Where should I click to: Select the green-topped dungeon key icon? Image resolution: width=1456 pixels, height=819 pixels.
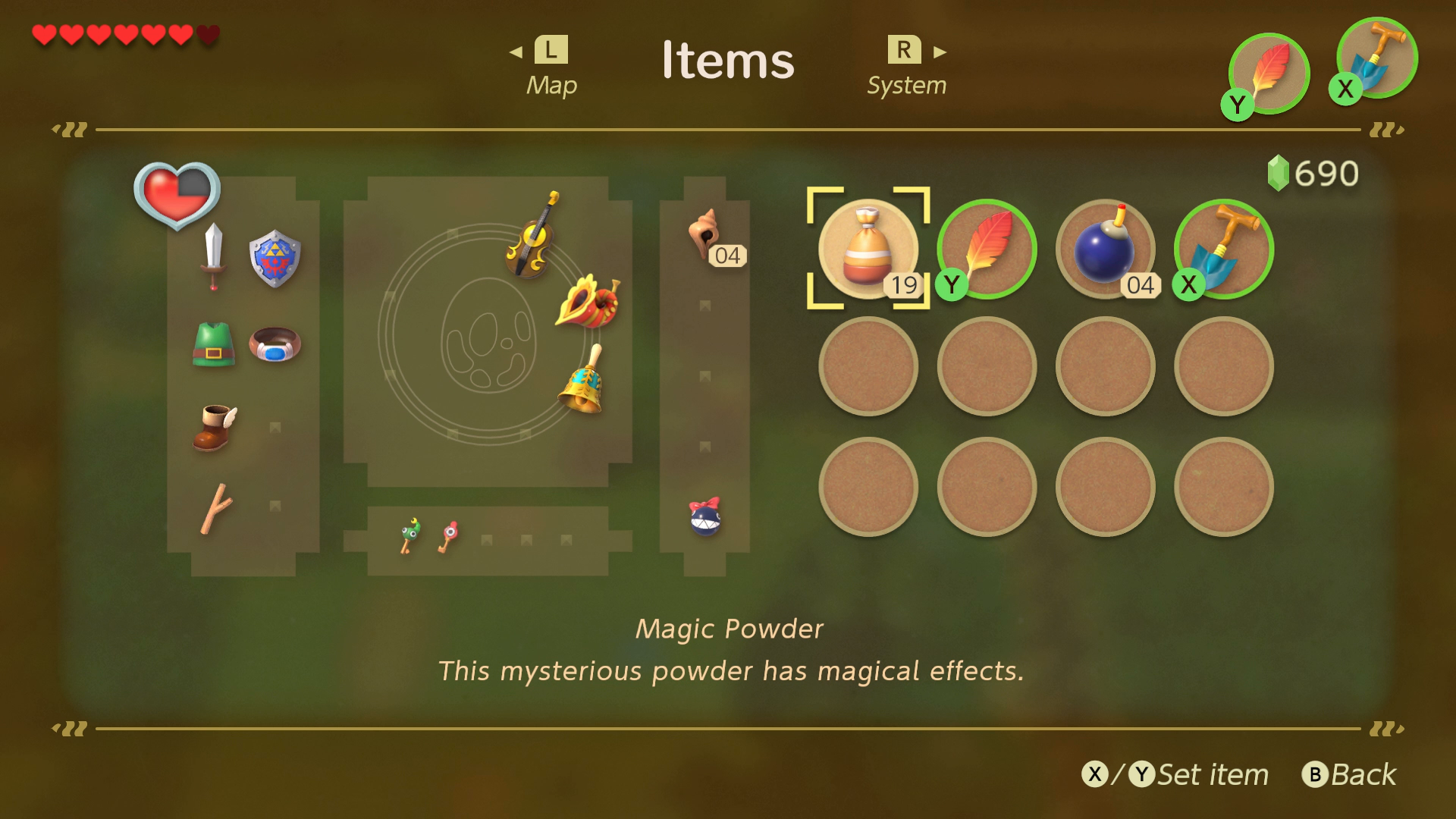410,535
